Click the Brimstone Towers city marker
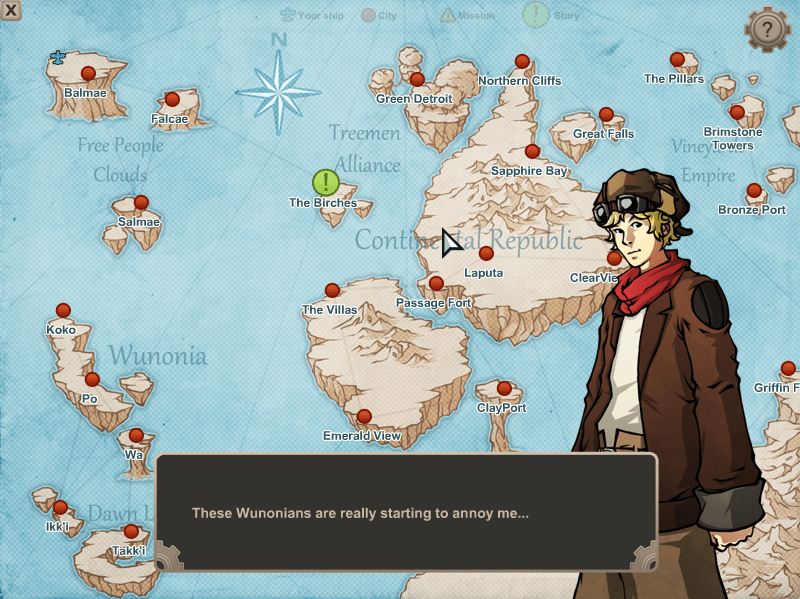 [x=737, y=112]
